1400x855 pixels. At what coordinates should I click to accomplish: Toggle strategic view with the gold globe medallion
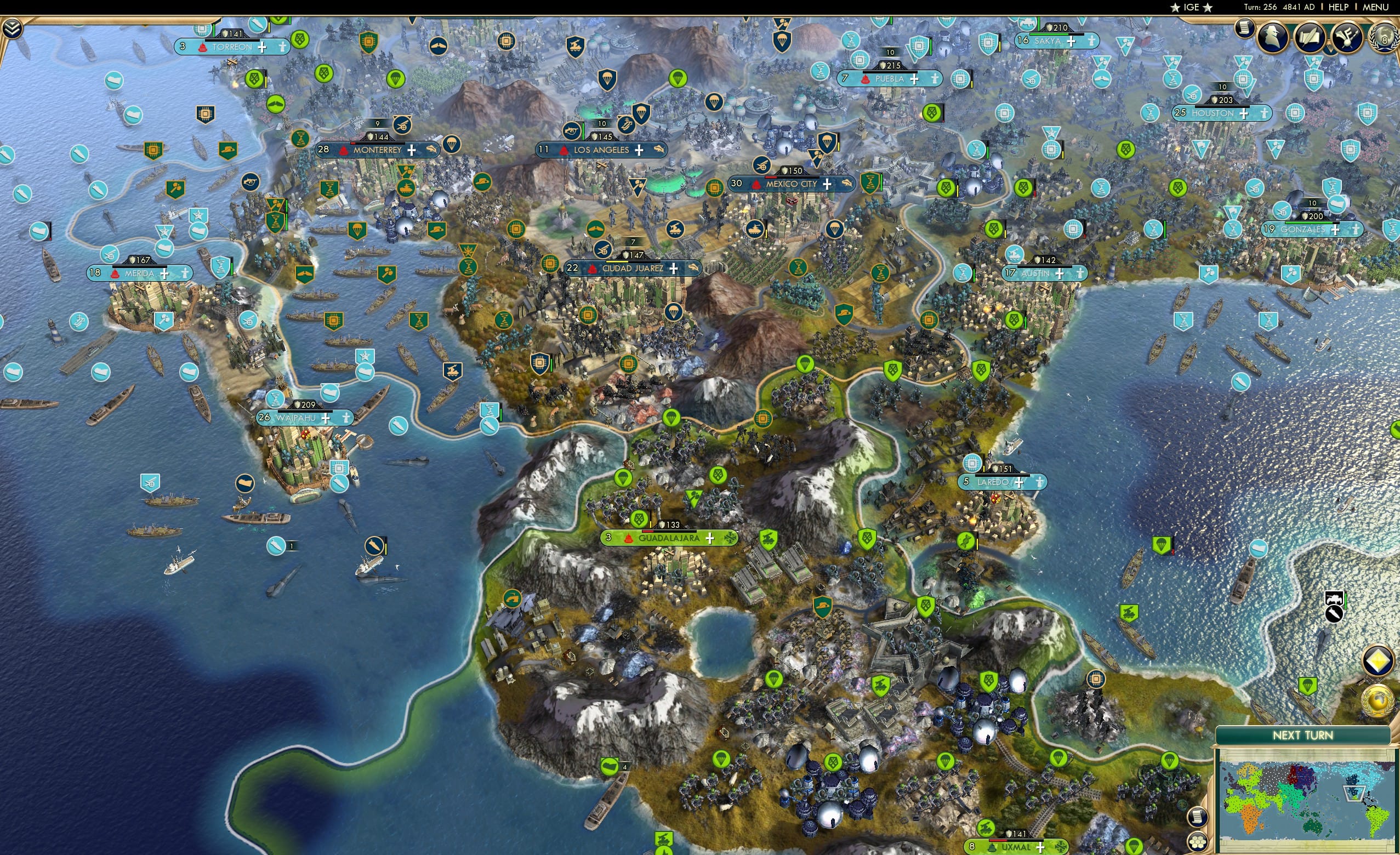pos(1378,702)
